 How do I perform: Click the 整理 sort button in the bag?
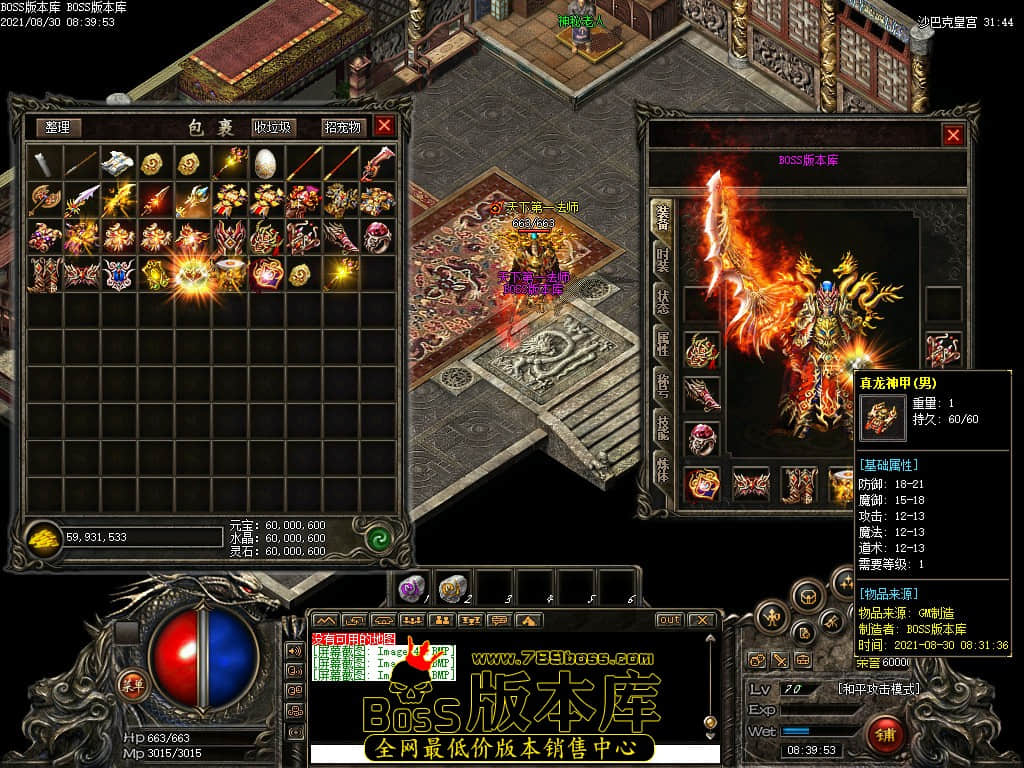(x=58, y=127)
